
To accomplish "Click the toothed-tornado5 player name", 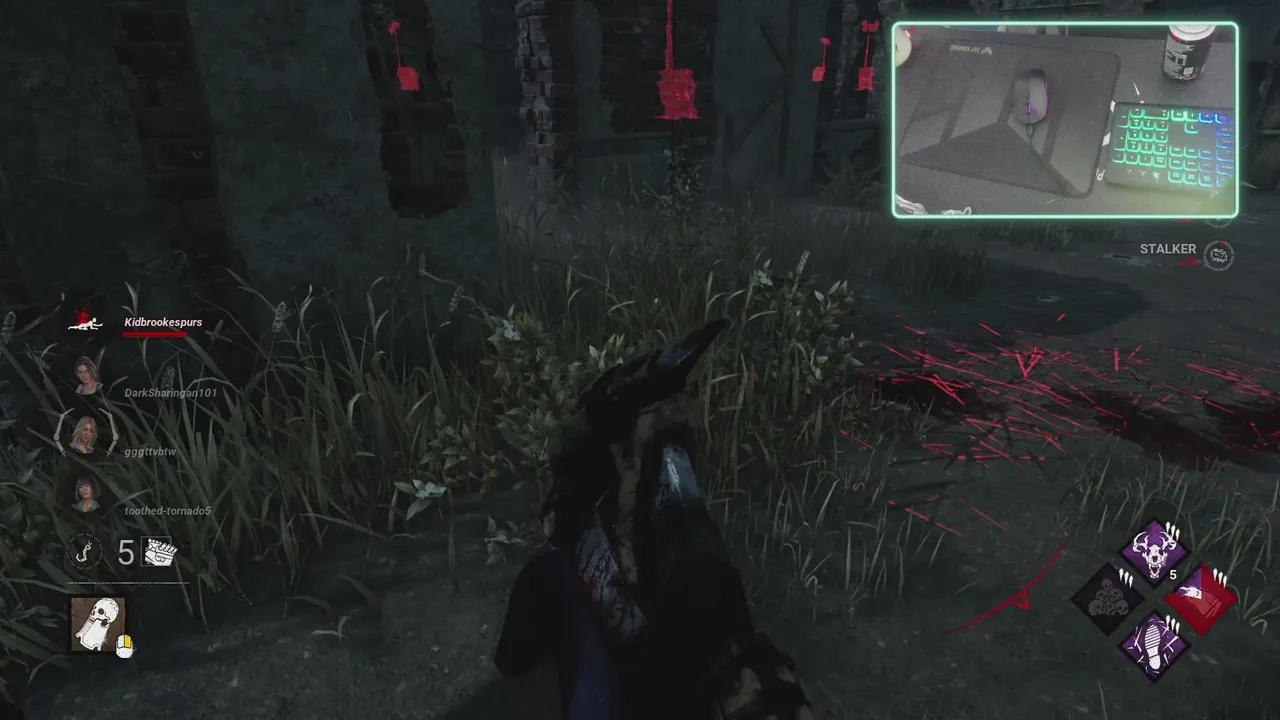I will tap(166, 510).
